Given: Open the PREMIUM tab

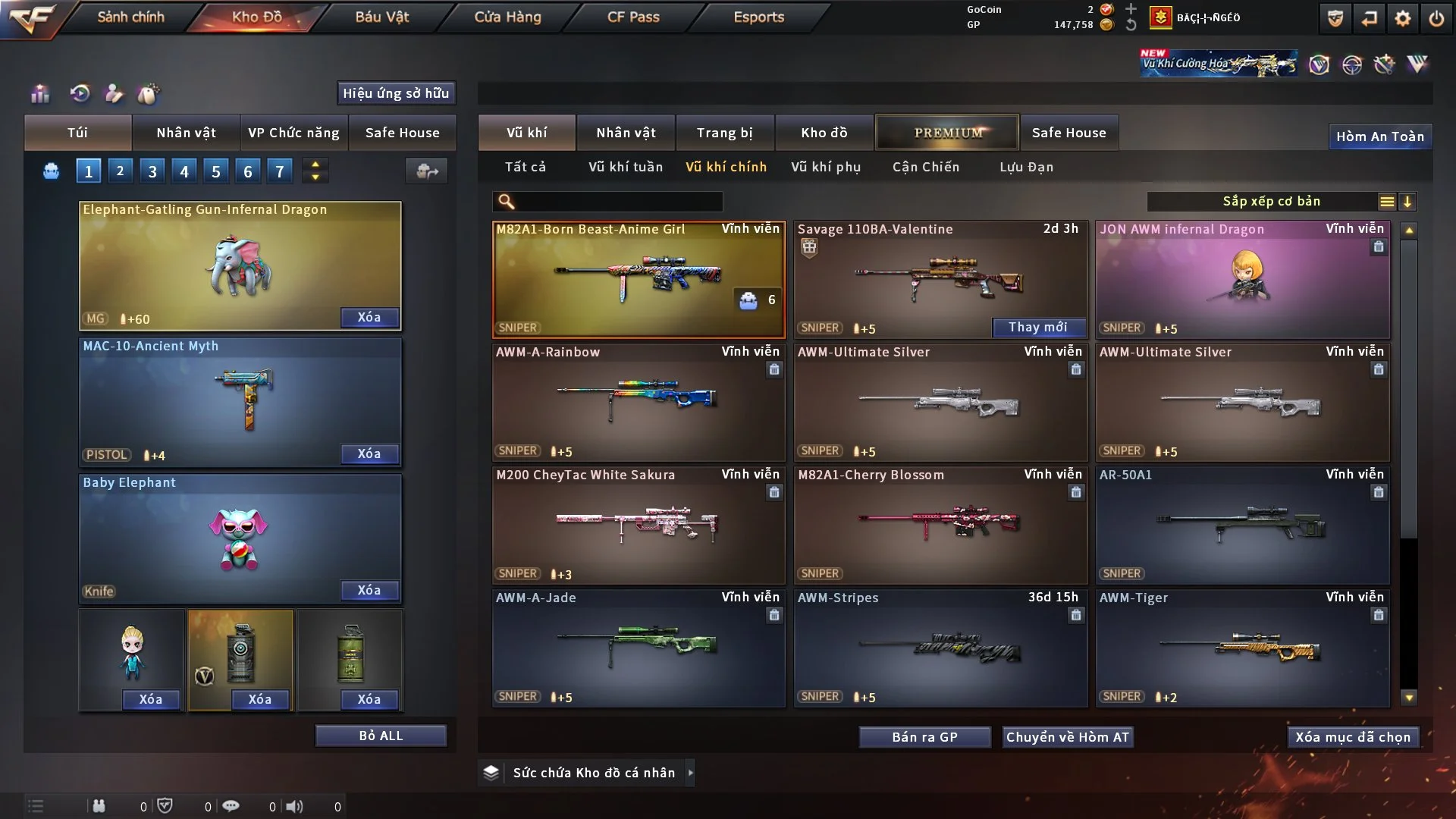Looking at the screenshot, I should pos(948,133).
